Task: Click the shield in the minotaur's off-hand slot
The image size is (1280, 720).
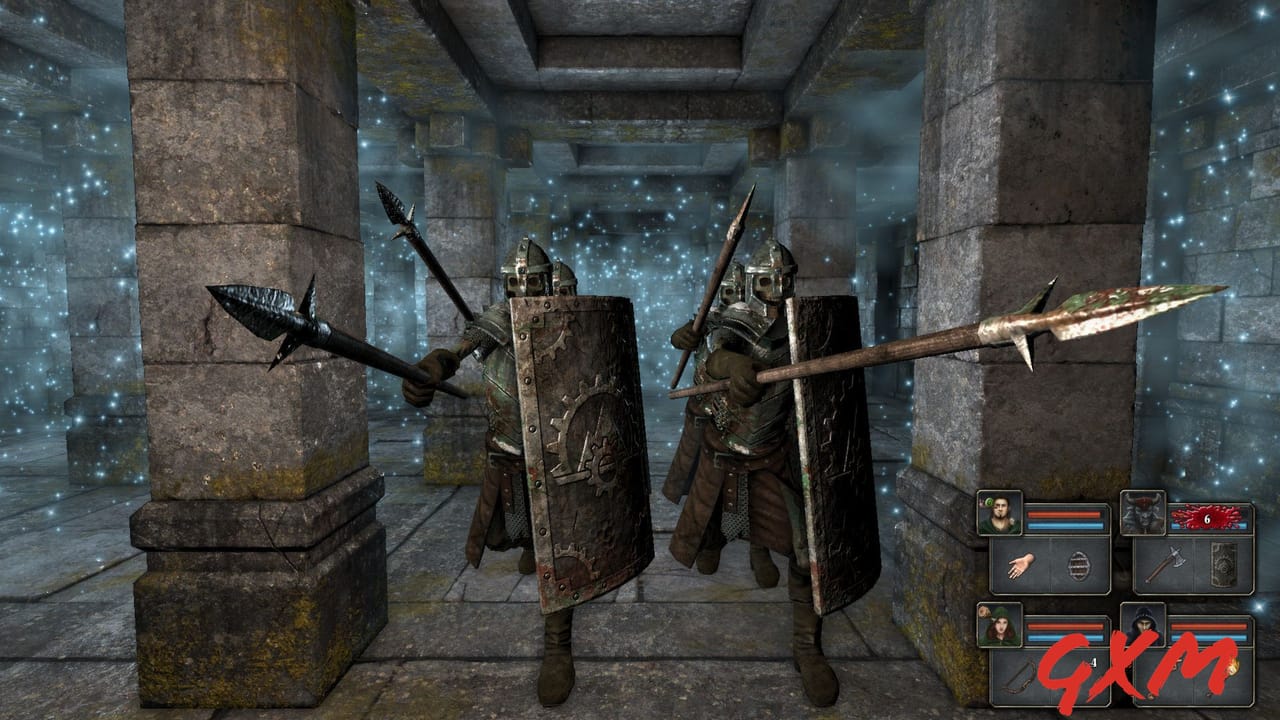Action: (x=1223, y=565)
